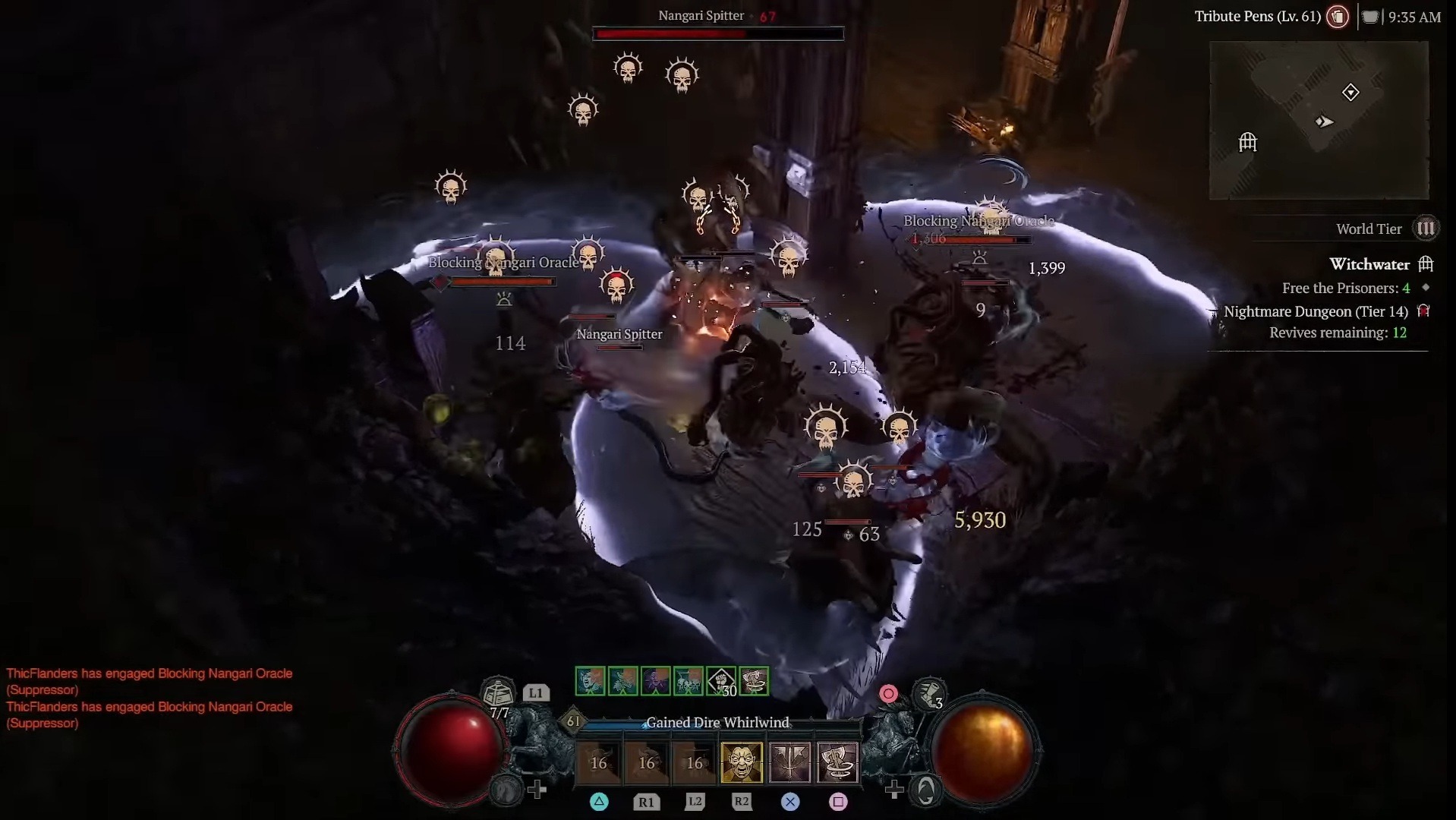Click the crossed blades skill icon
This screenshot has width=1456, height=820.
click(x=791, y=762)
